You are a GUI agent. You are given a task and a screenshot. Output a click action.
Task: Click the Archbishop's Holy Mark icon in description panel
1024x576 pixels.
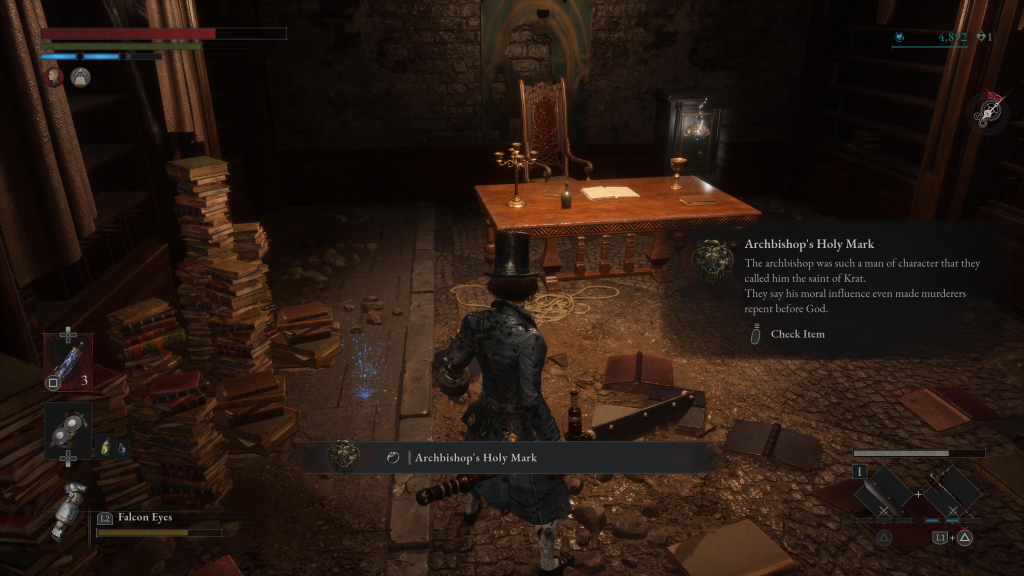(711, 262)
